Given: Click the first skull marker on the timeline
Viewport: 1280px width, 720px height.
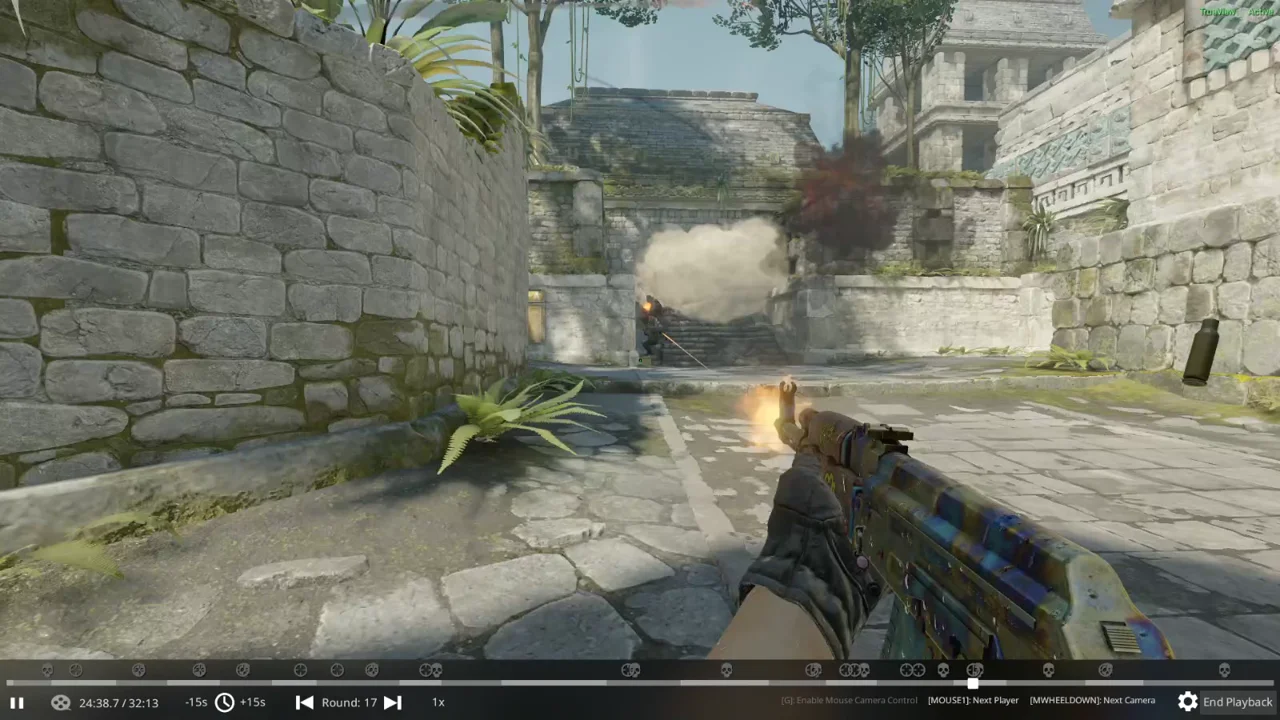Looking at the screenshot, I should [x=46, y=668].
